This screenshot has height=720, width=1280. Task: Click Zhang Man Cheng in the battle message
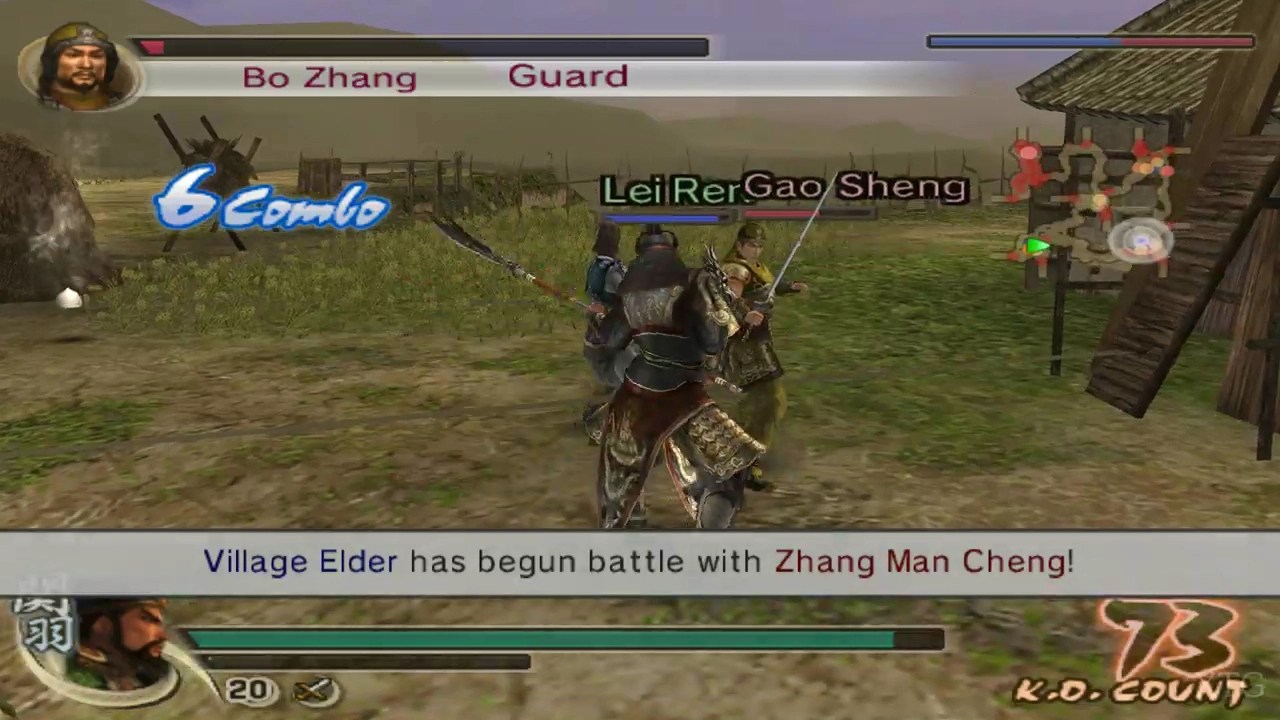coord(922,561)
